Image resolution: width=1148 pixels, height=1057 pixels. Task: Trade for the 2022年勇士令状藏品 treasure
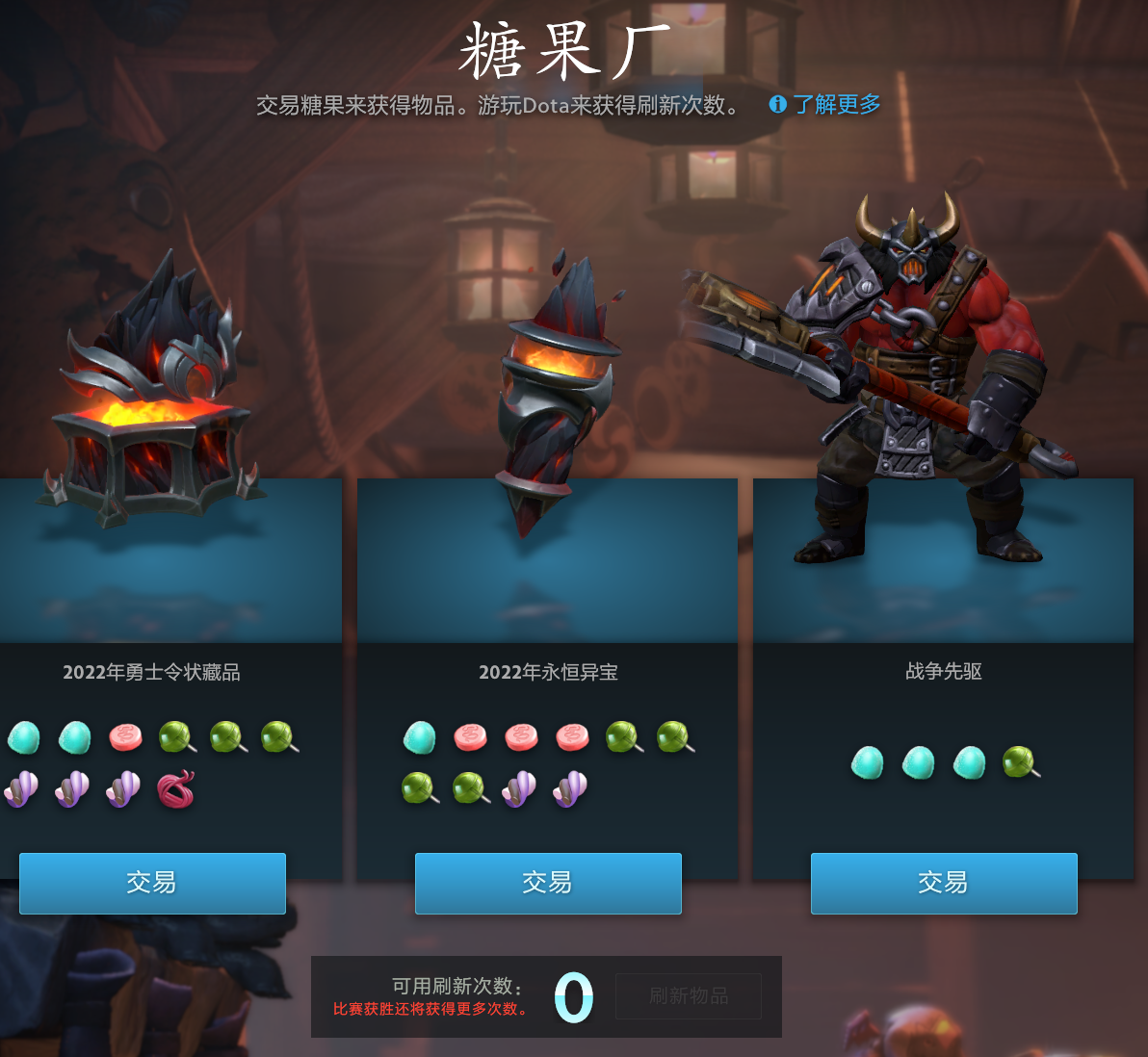click(x=152, y=883)
